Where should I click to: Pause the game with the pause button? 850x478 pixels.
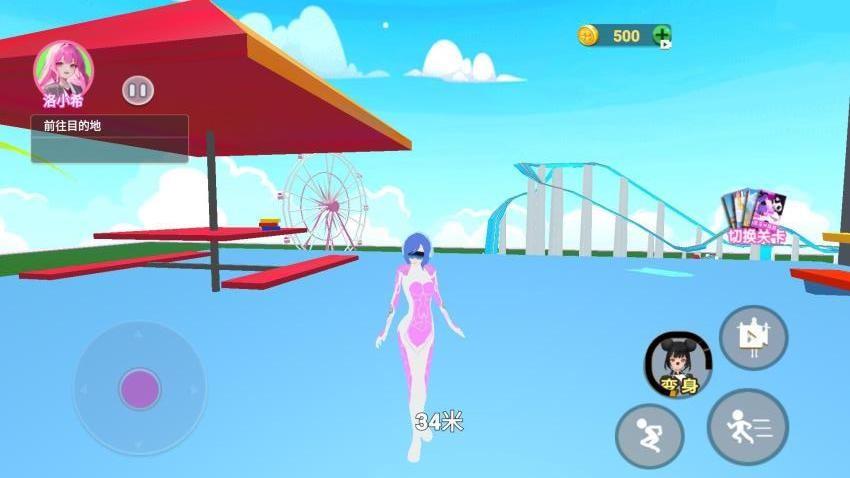pos(138,91)
